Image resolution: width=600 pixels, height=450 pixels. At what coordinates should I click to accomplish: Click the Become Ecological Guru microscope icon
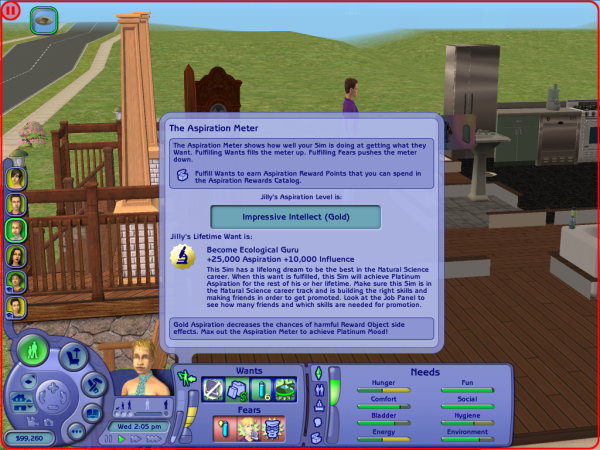click(186, 258)
